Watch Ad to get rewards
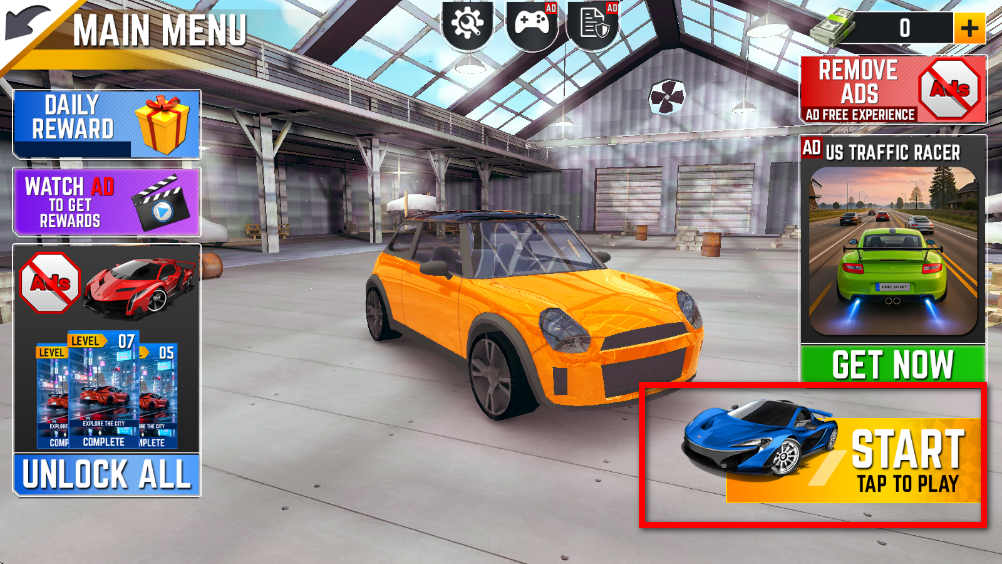Viewport: 1002px width, 564px height. [x=106, y=201]
